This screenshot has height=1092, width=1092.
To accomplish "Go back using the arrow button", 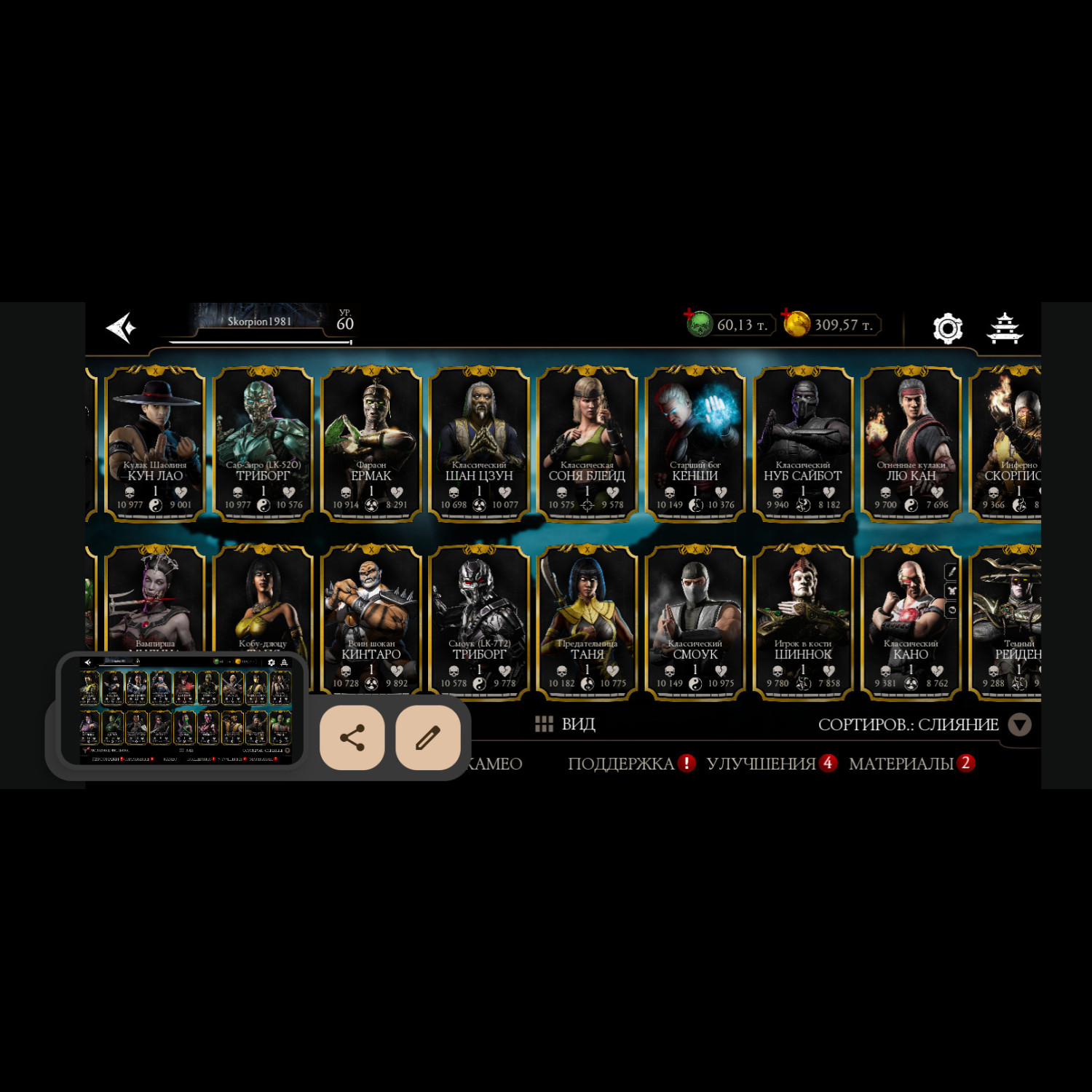I will (x=121, y=328).
